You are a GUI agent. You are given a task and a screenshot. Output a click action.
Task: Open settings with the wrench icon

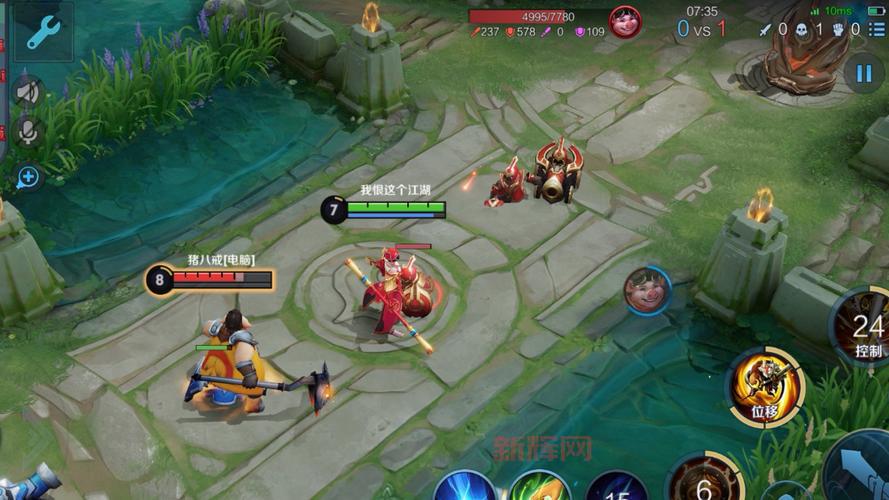point(43,32)
